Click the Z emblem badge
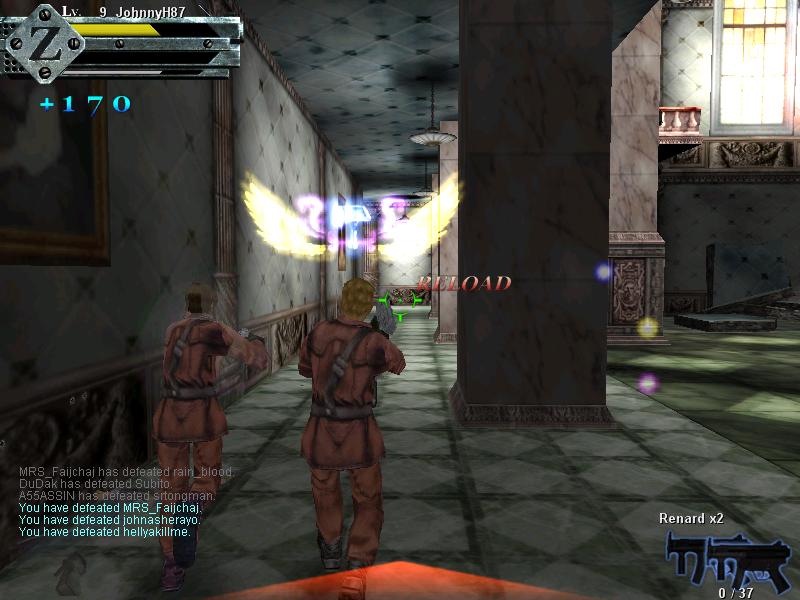800x600 pixels. point(45,45)
